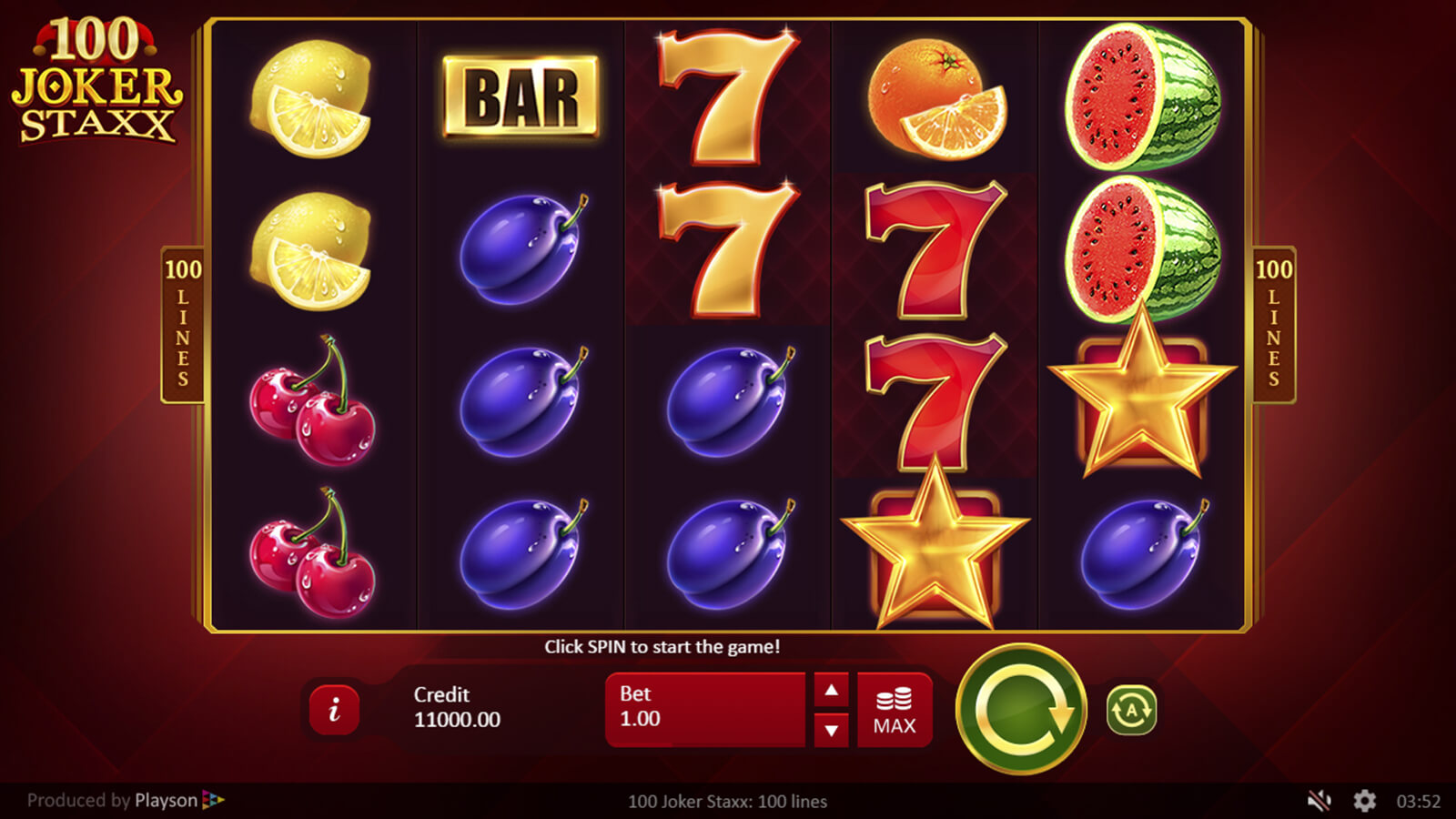The width and height of the screenshot is (1456, 819).
Task: Decrease the bet with the down arrow
Action: [x=831, y=730]
